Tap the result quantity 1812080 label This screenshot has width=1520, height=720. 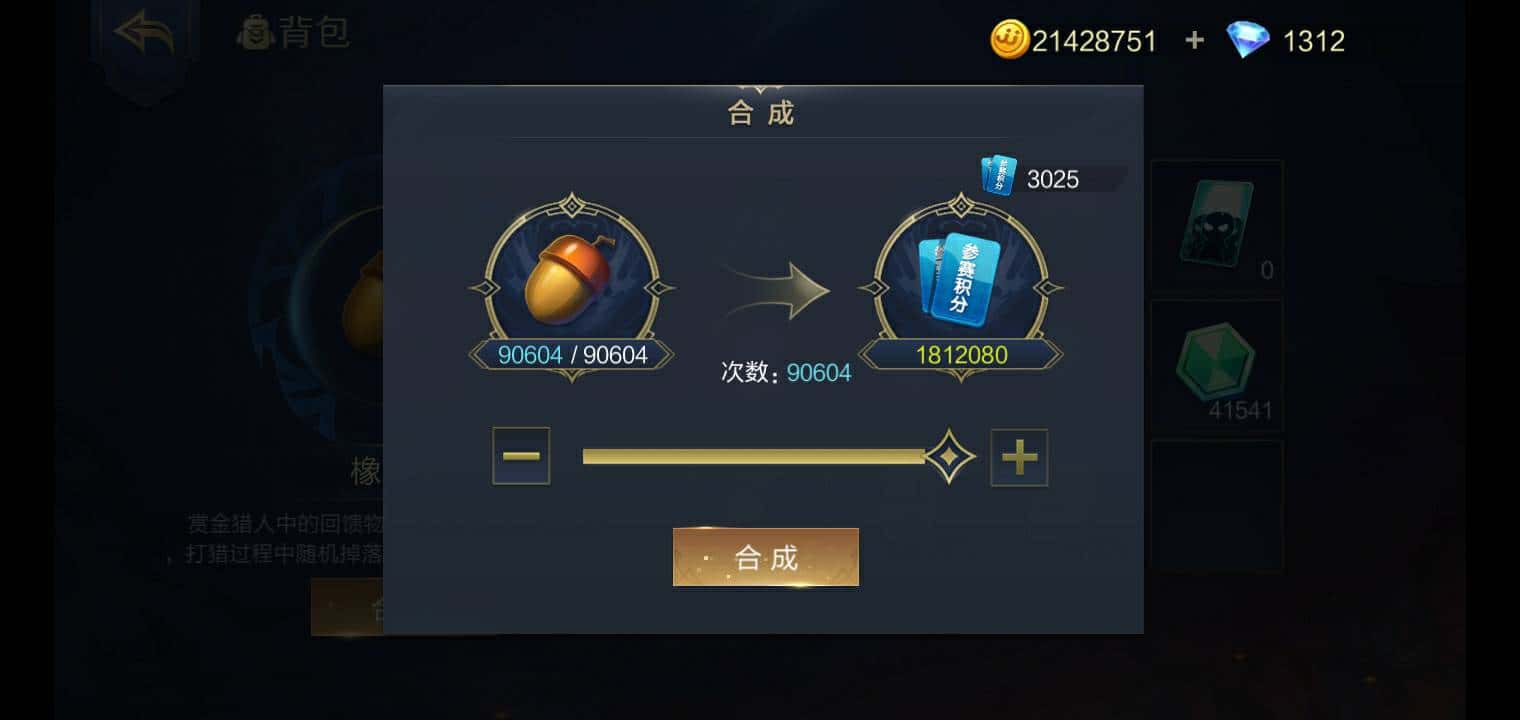click(961, 355)
